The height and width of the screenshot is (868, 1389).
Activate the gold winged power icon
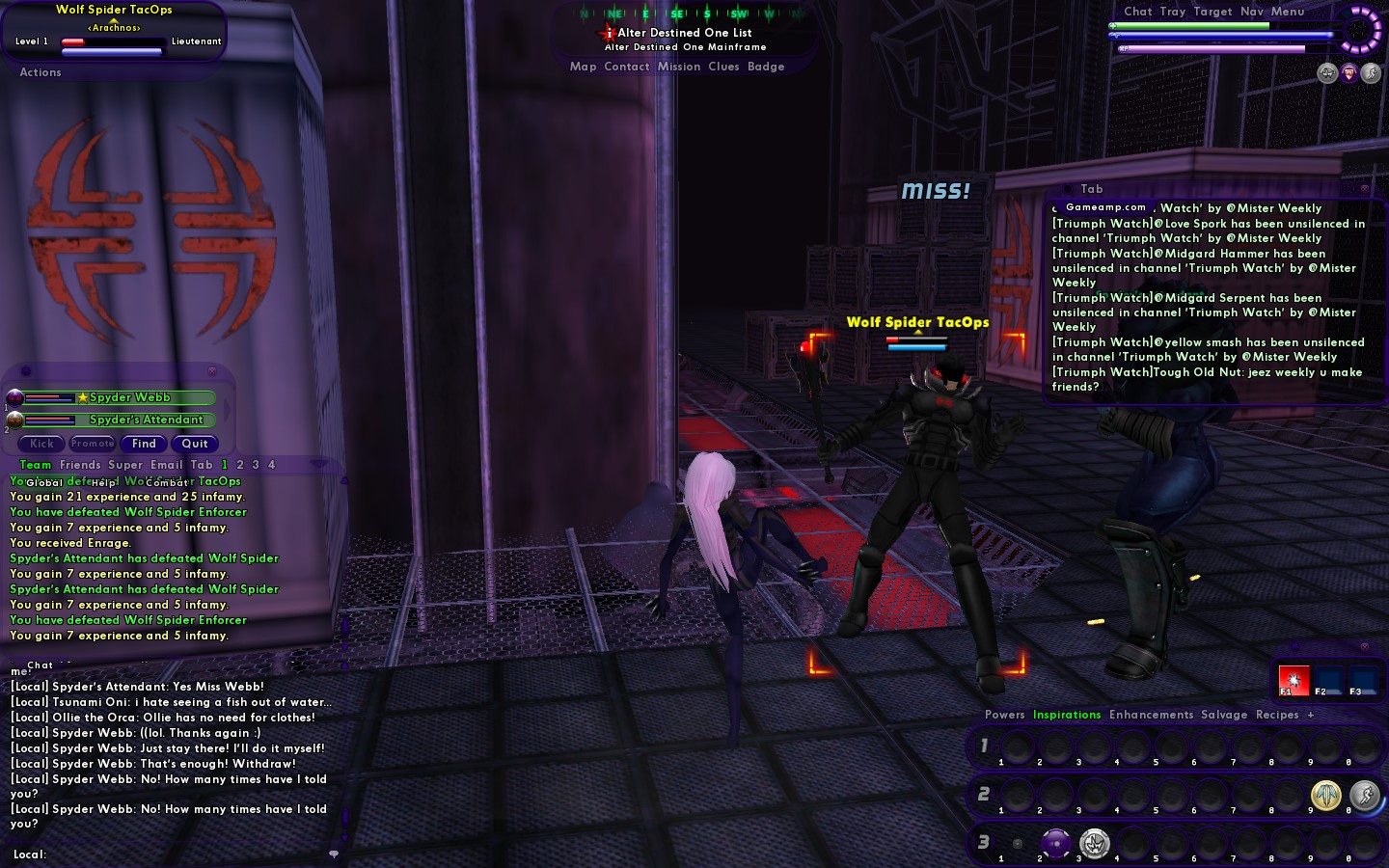click(x=1326, y=795)
